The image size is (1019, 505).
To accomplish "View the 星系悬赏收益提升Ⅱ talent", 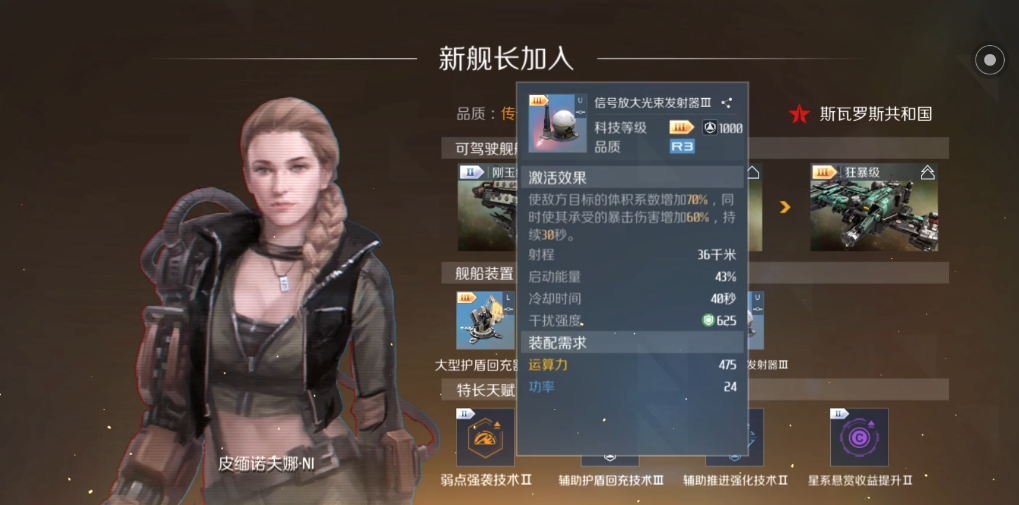I will click(x=859, y=438).
